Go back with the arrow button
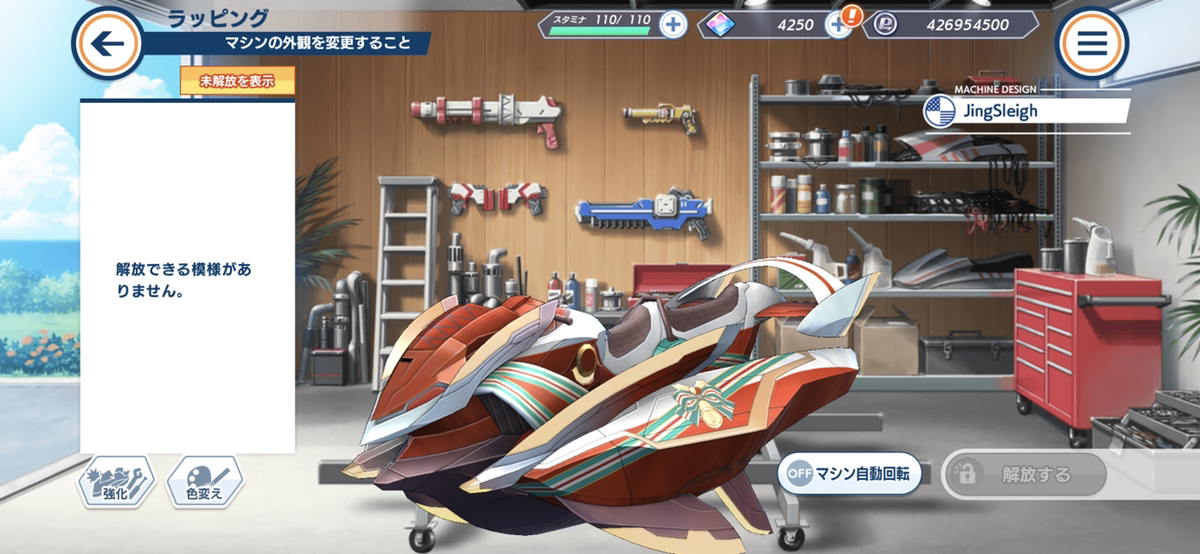1200x554 pixels. (x=106, y=43)
